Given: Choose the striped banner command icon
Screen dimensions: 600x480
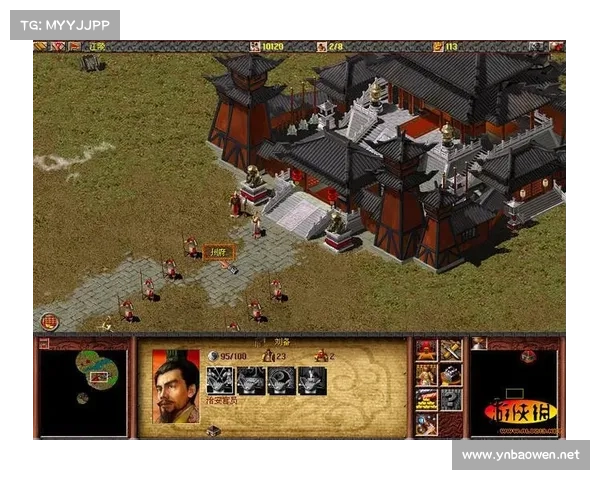Looking at the screenshot, I should coord(427,399).
